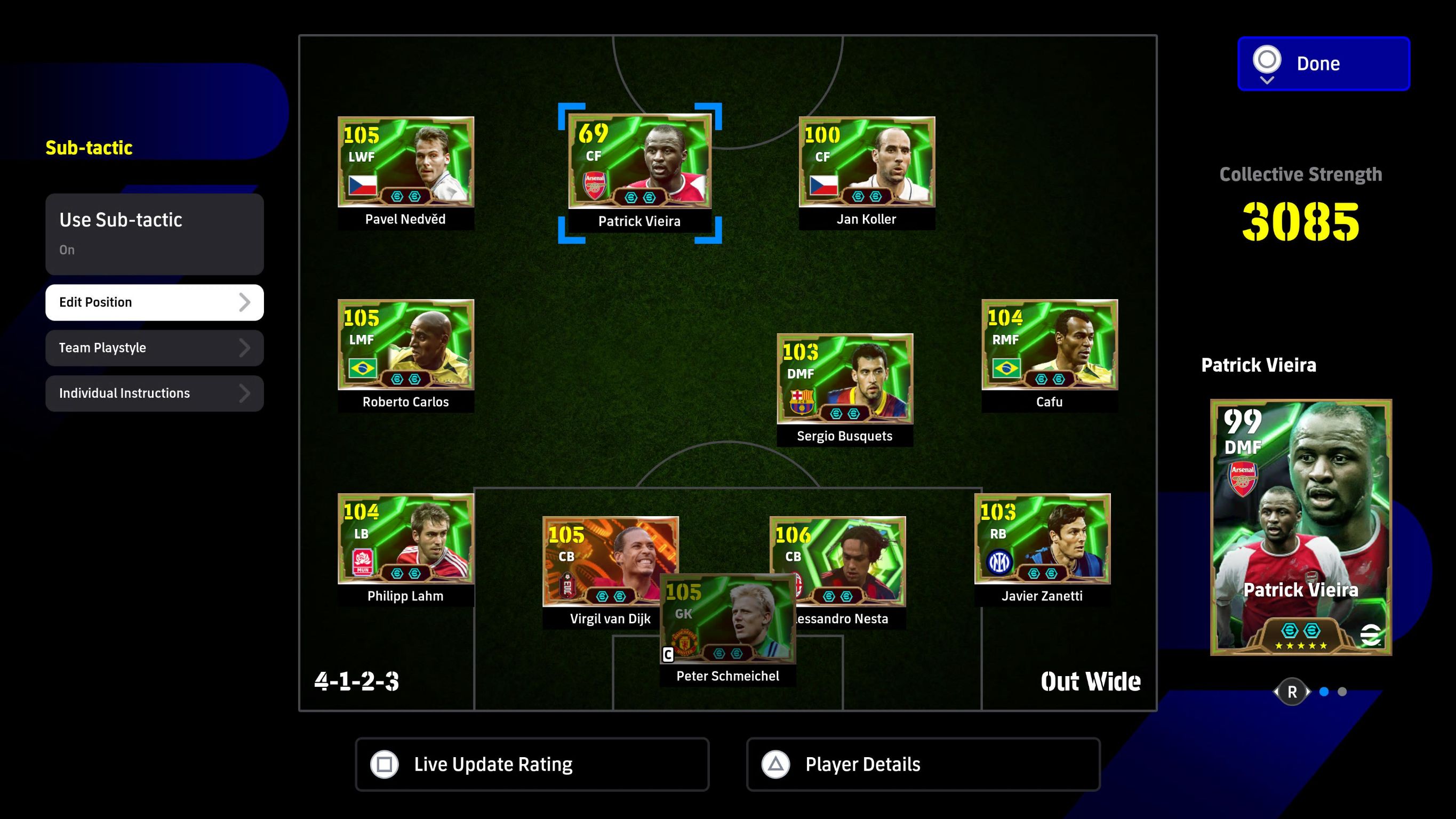Screen dimensions: 1456x819
Task: Open Team Playstyle settings
Action: click(154, 348)
